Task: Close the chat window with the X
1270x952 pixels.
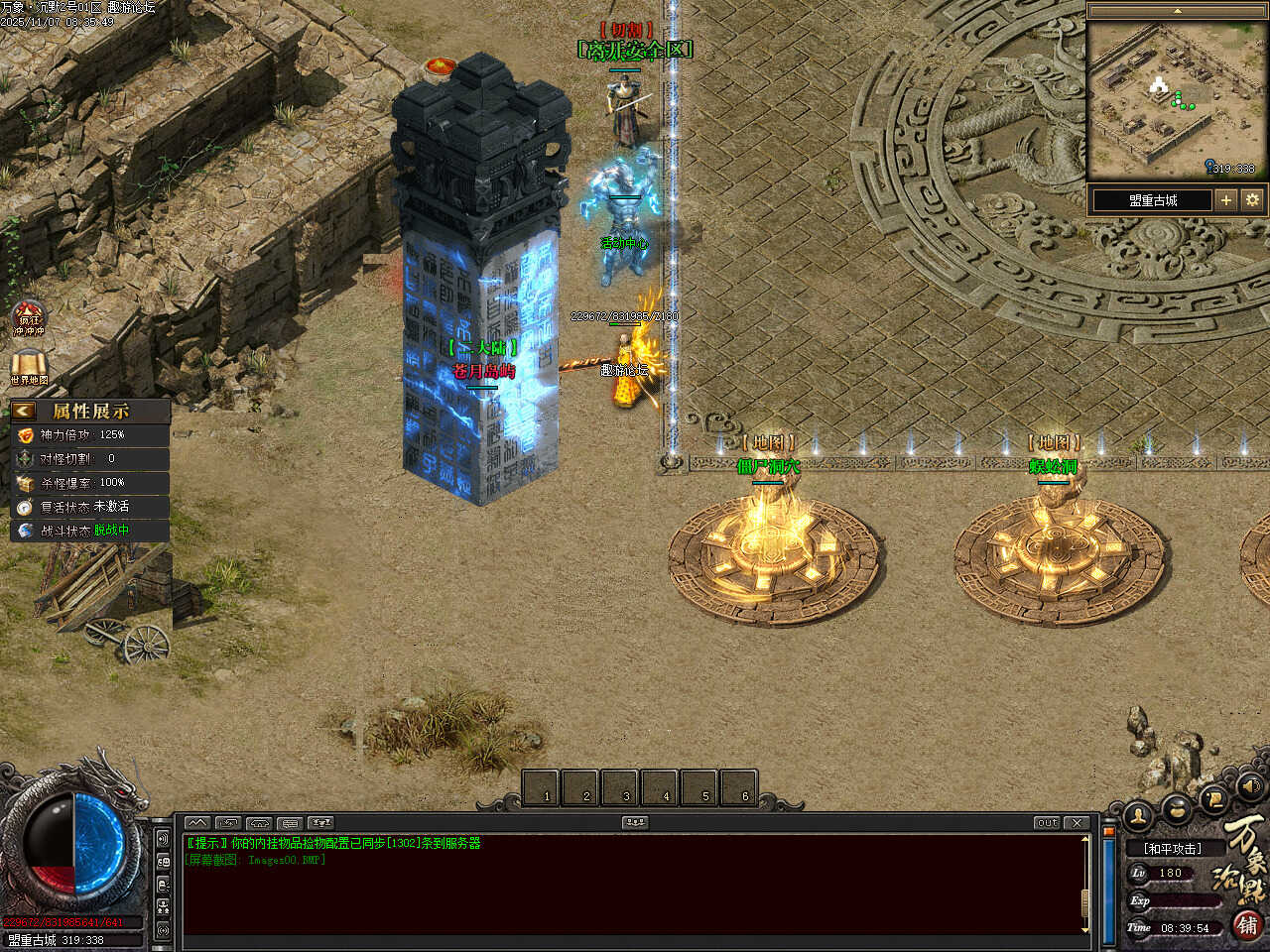Action: 1078,823
